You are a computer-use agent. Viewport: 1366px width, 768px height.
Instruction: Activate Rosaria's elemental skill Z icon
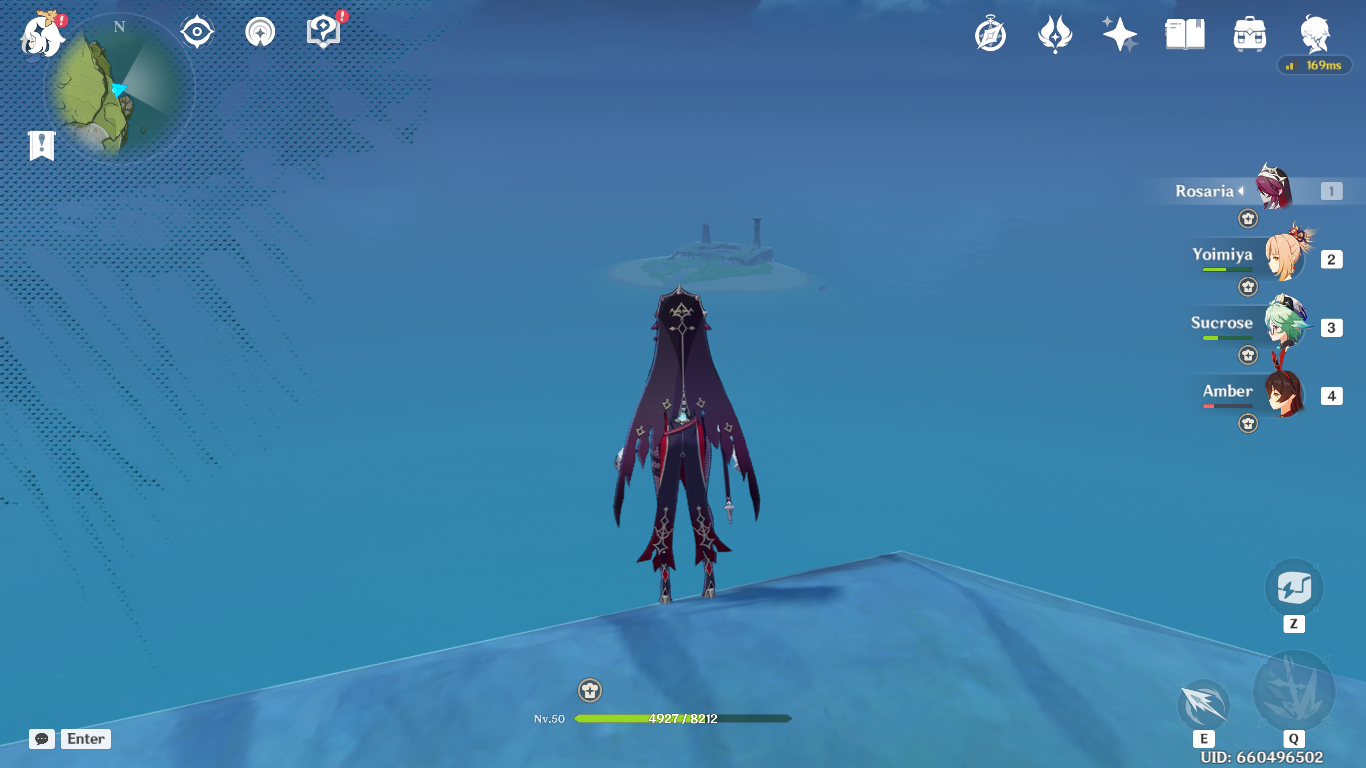pyautogui.click(x=1294, y=588)
